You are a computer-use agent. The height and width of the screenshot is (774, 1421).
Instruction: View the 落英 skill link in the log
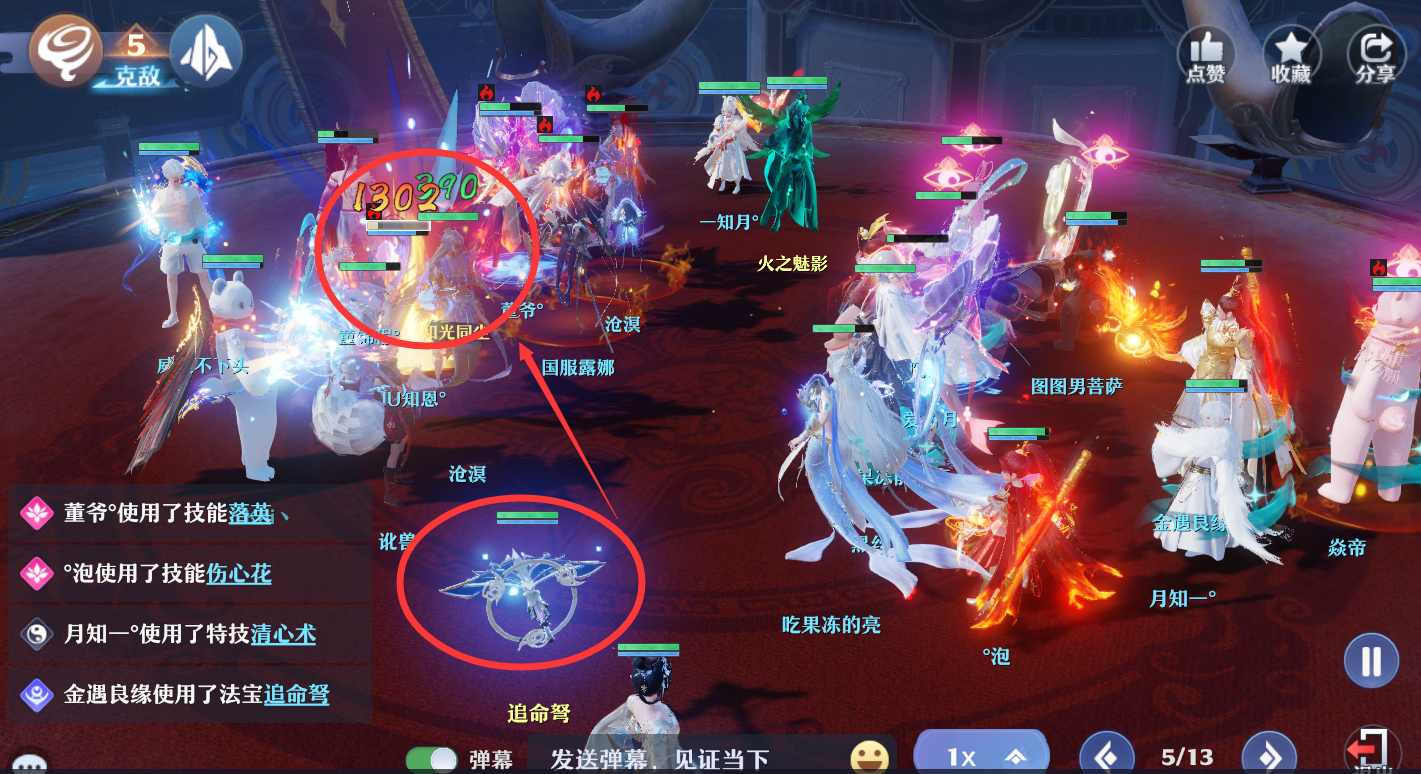coord(250,513)
